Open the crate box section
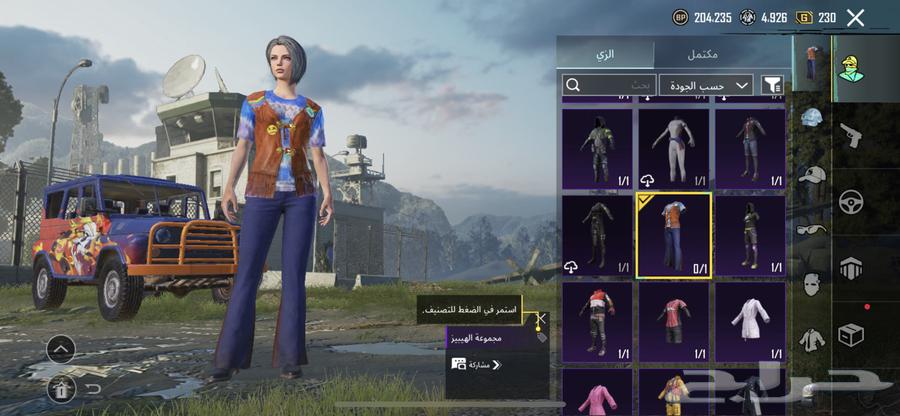Screen dimensions: 900x416 [x=851, y=334]
